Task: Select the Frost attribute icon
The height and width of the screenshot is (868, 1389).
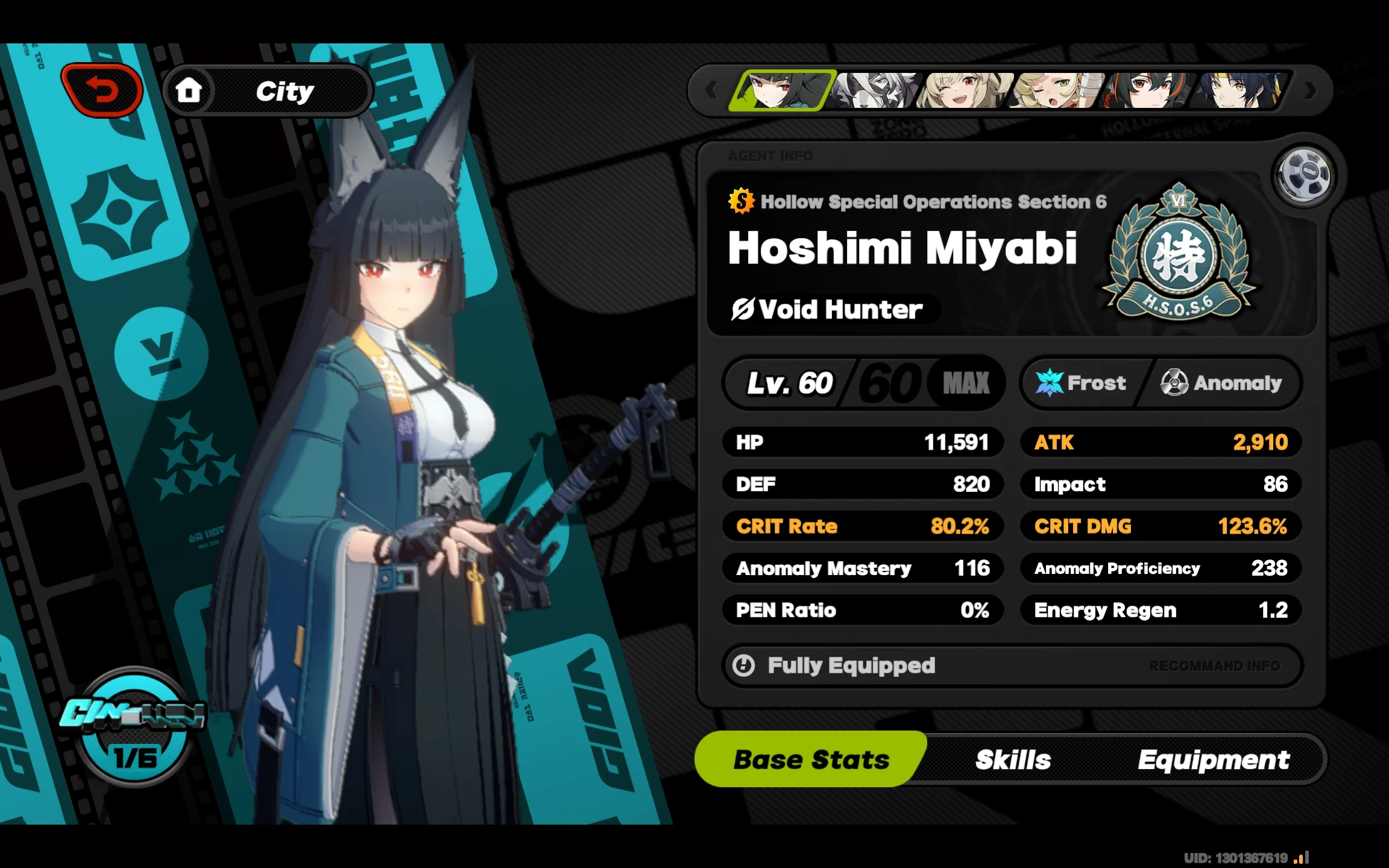Action: pyautogui.click(x=1051, y=383)
